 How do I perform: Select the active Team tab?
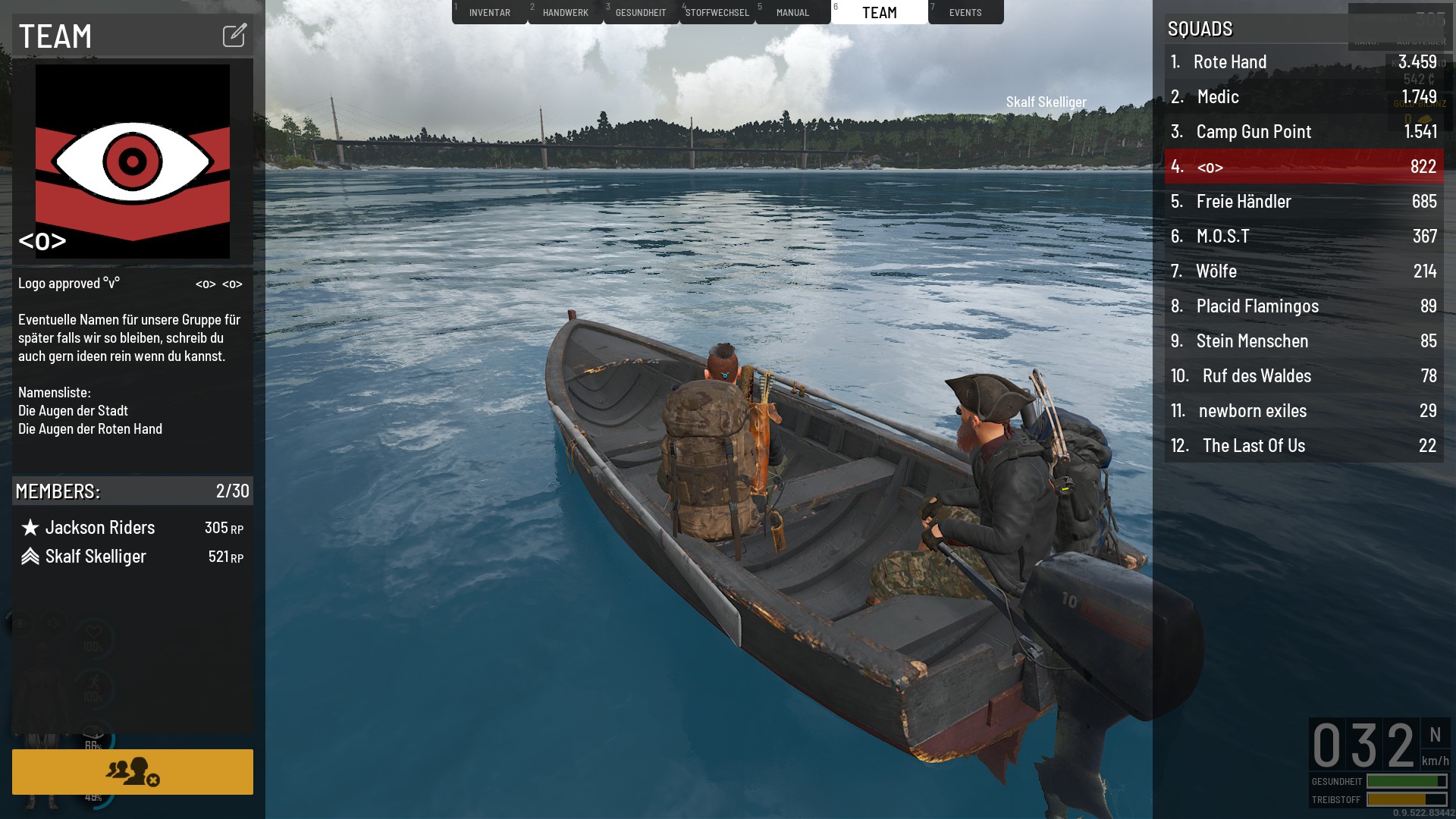tap(879, 12)
